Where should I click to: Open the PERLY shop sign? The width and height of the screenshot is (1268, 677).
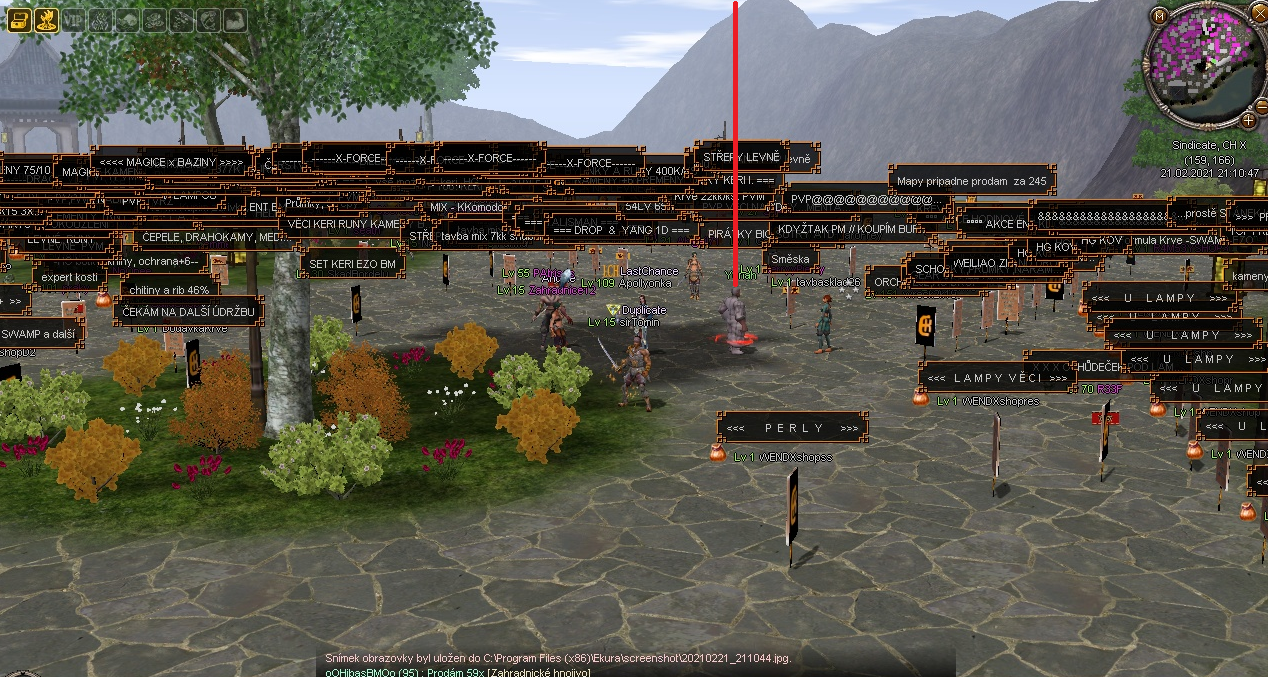793,428
